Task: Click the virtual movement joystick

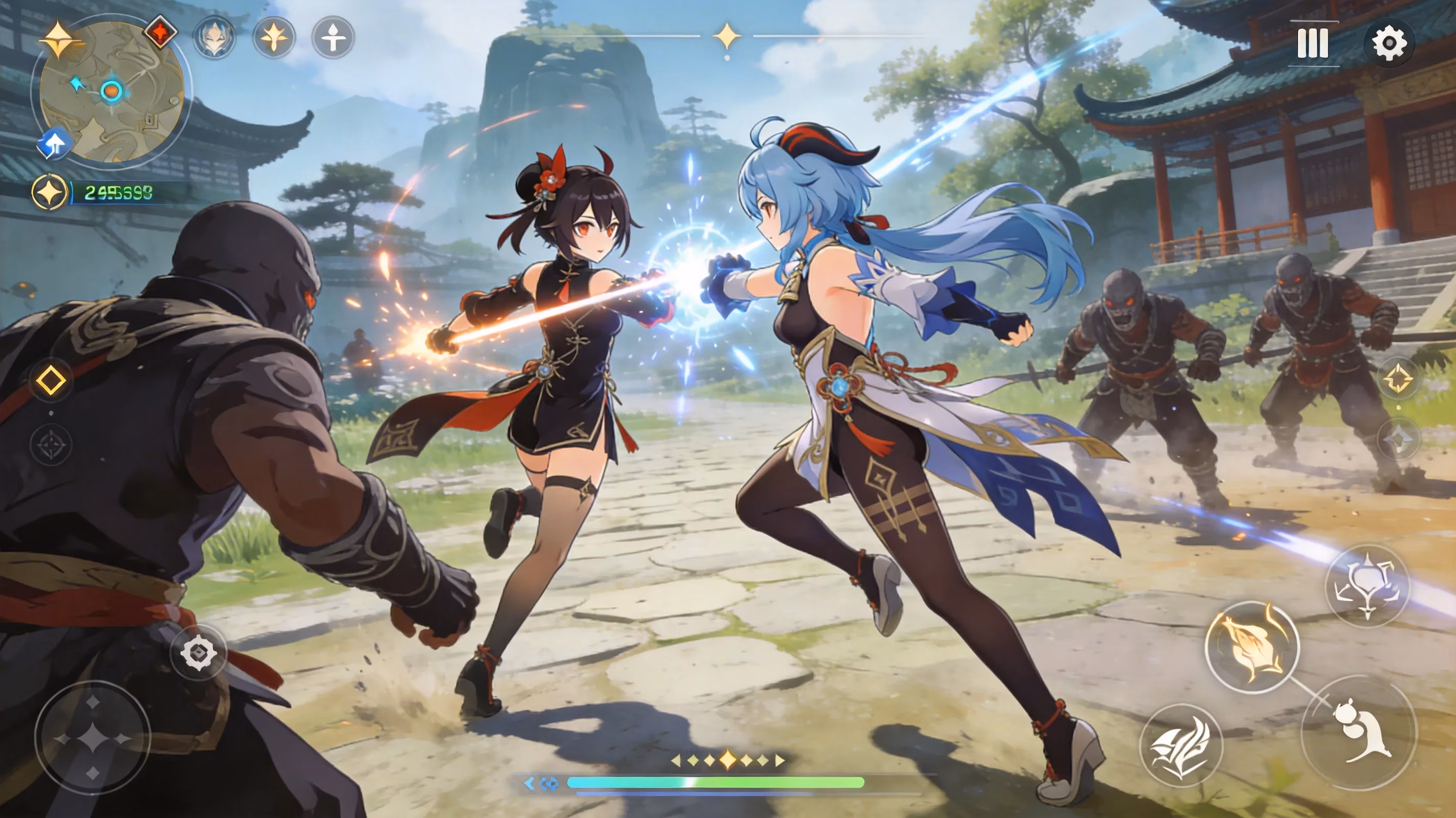Action: [93, 738]
